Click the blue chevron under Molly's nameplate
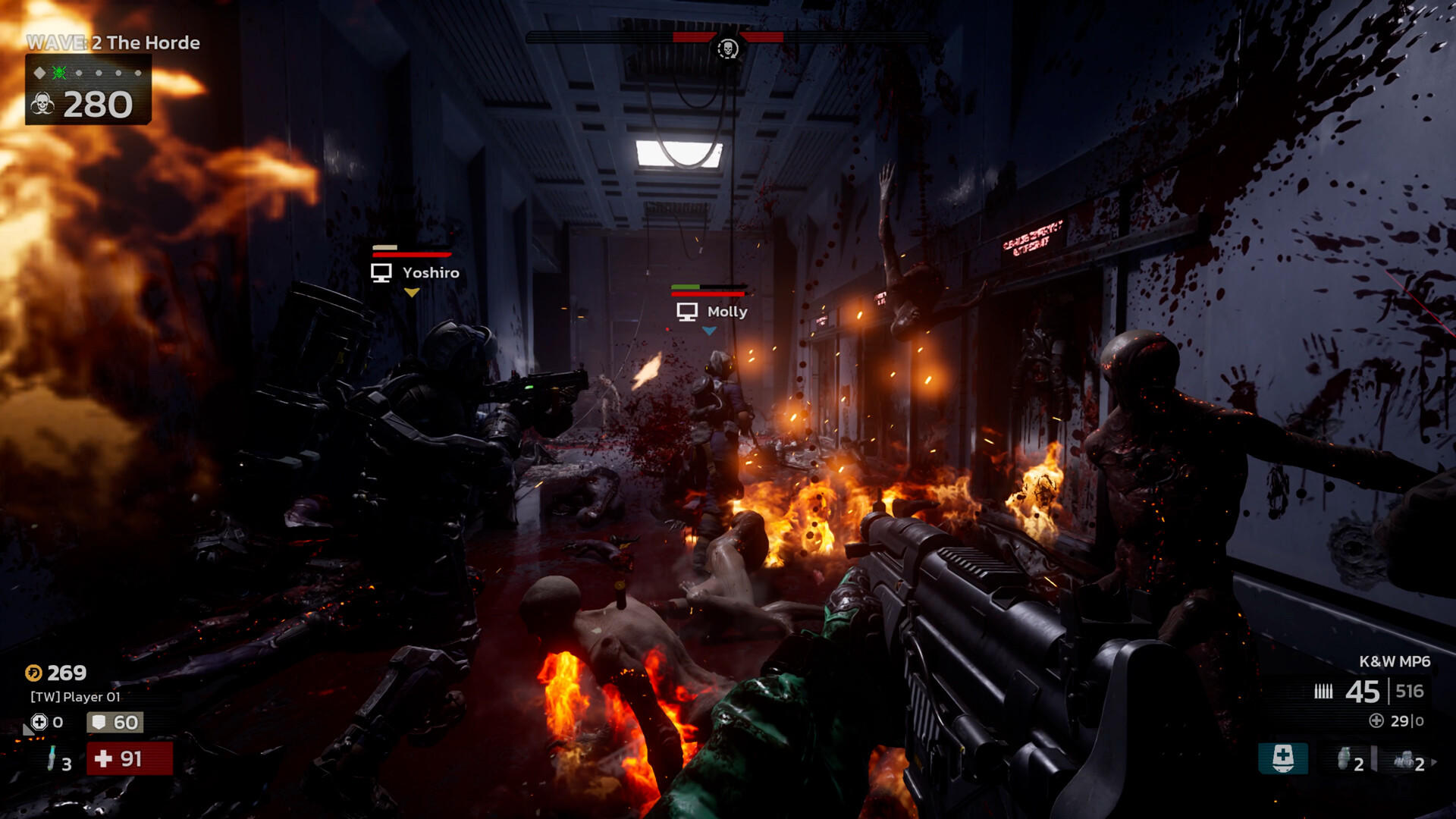 [x=711, y=329]
